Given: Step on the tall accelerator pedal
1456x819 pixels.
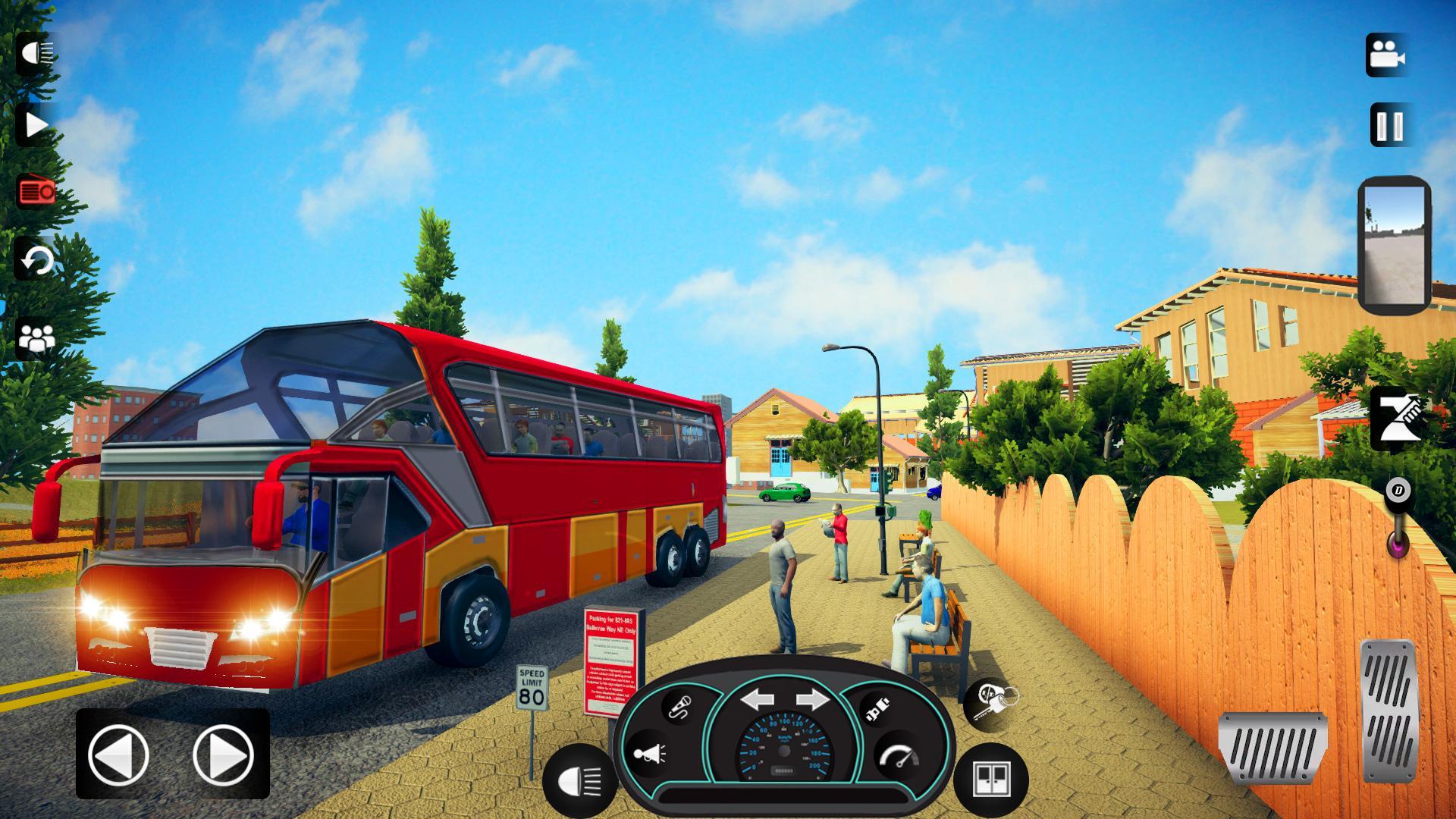Looking at the screenshot, I should coord(1389,711).
